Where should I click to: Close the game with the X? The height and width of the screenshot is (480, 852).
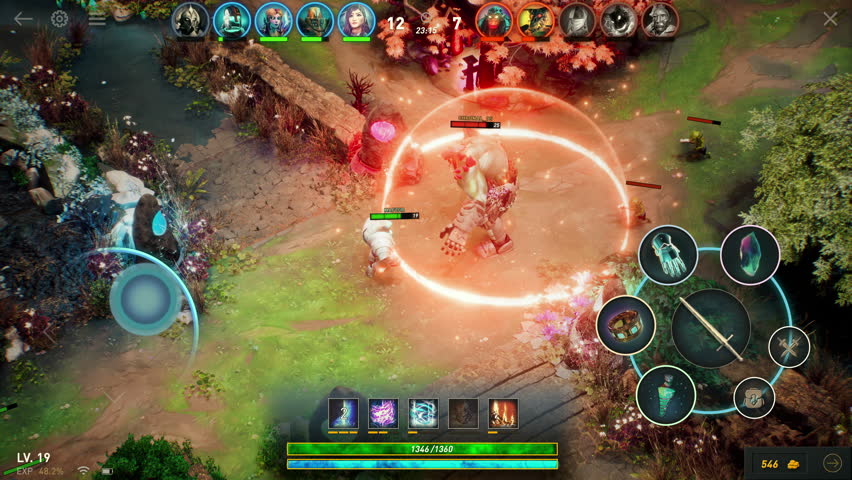point(830,19)
